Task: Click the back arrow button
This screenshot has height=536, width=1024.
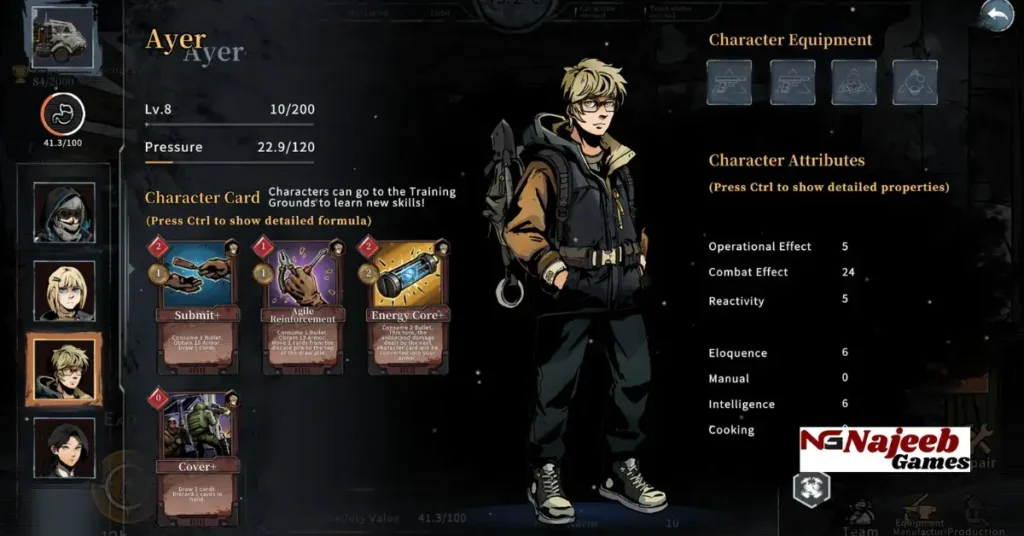Action: point(997,17)
